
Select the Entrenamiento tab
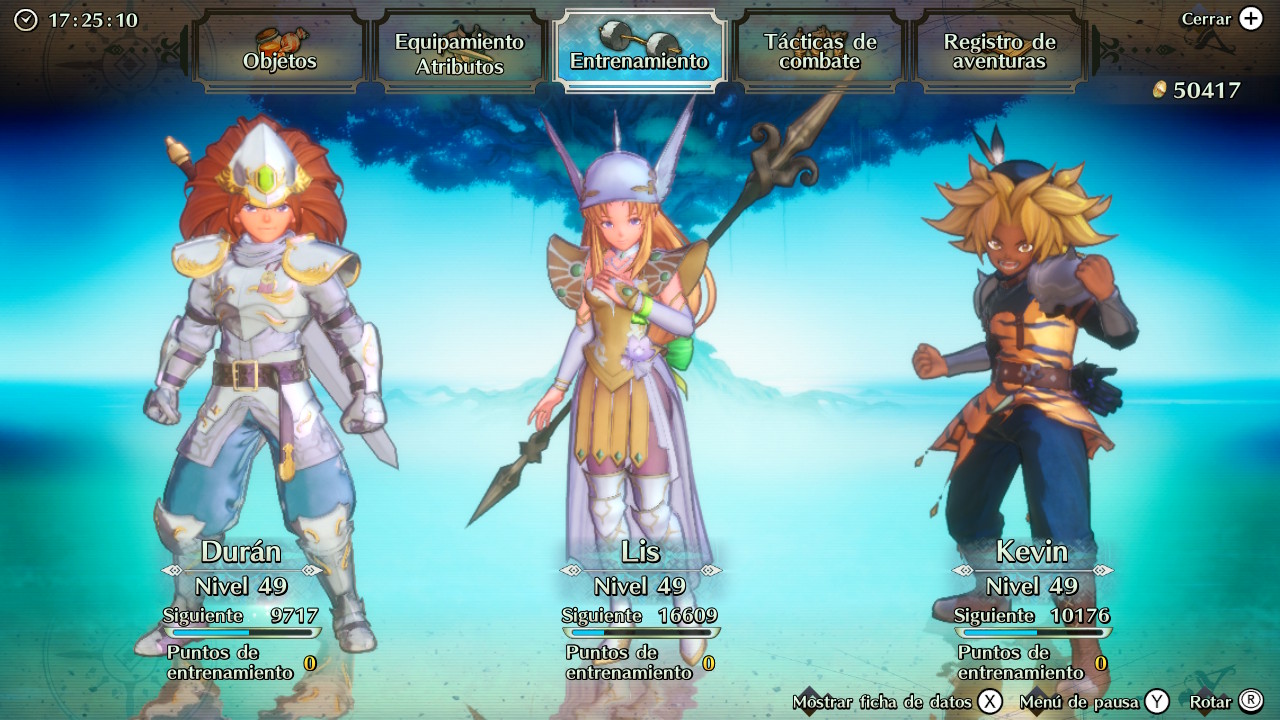pos(639,52)
